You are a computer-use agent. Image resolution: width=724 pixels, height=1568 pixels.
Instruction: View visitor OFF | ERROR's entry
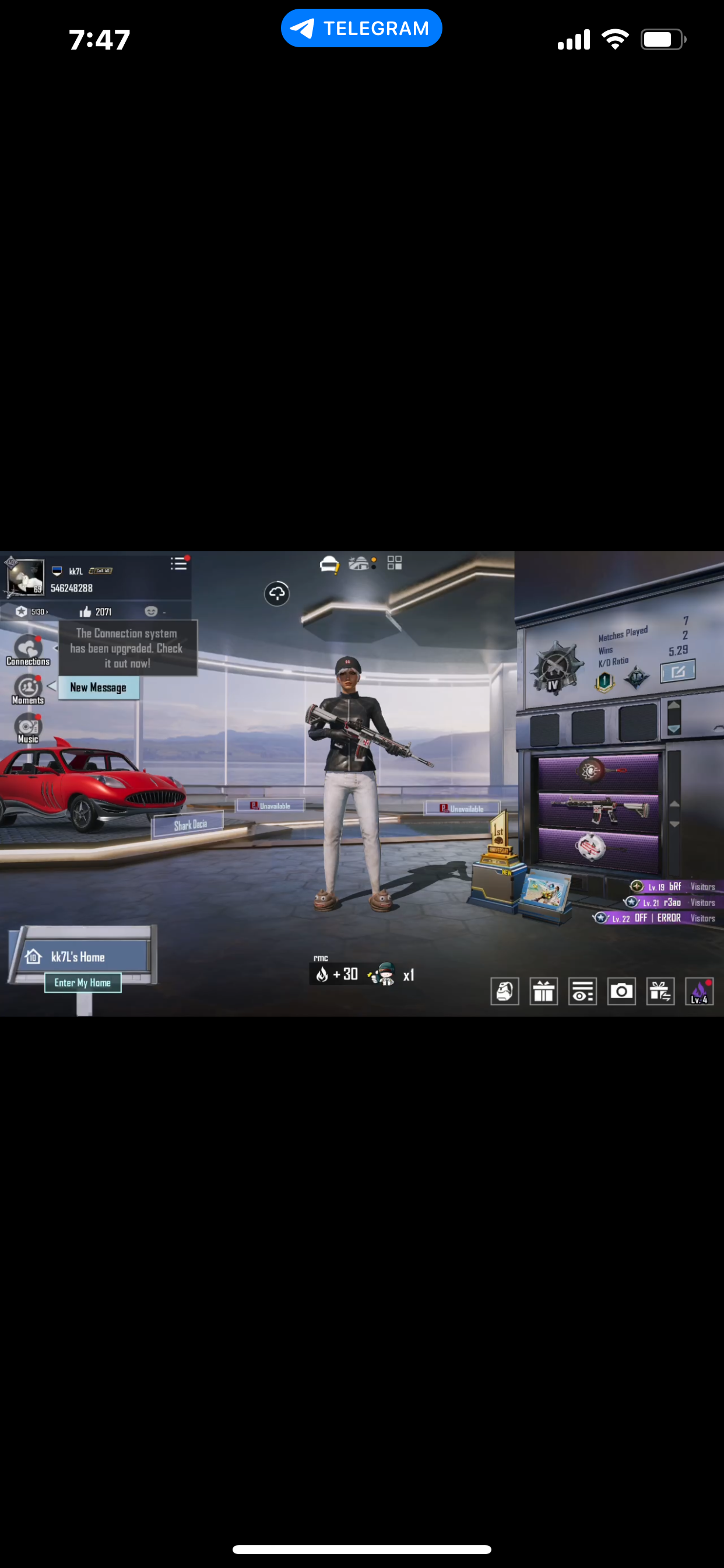(x=657, y=918)
